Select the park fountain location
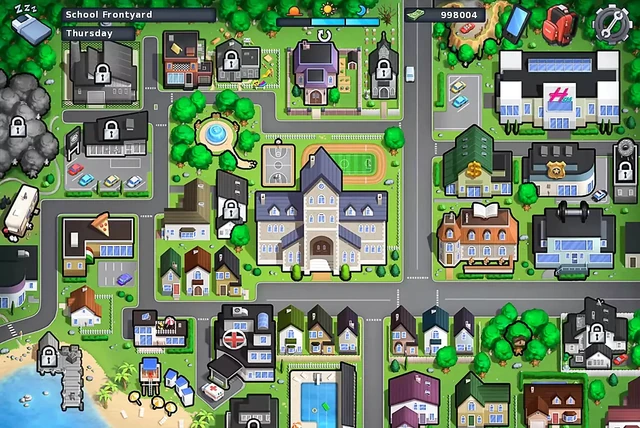 [214, 134]
